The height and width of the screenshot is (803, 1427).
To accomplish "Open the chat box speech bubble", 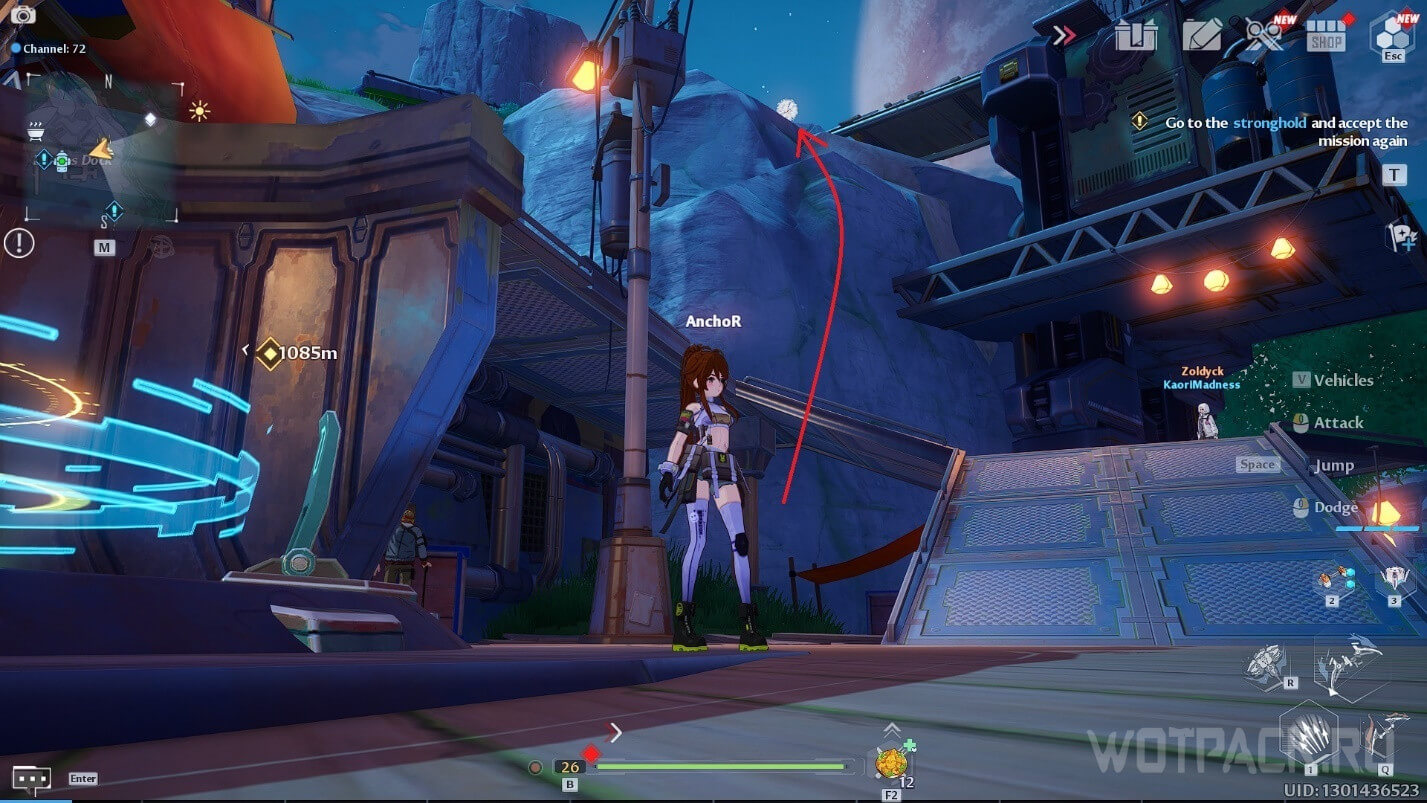I will click(x=32, y=778).
